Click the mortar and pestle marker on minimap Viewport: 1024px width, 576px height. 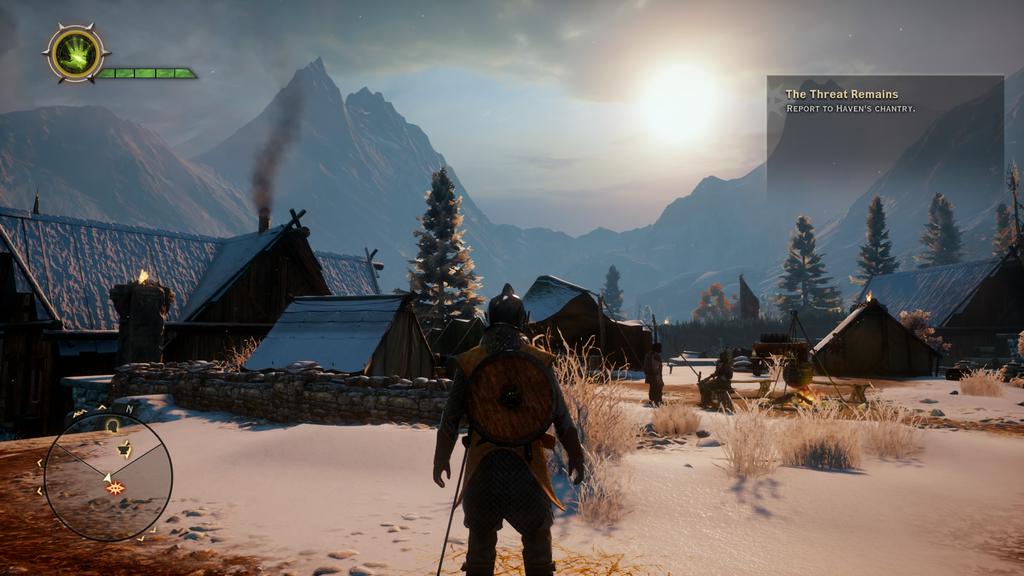123,449
